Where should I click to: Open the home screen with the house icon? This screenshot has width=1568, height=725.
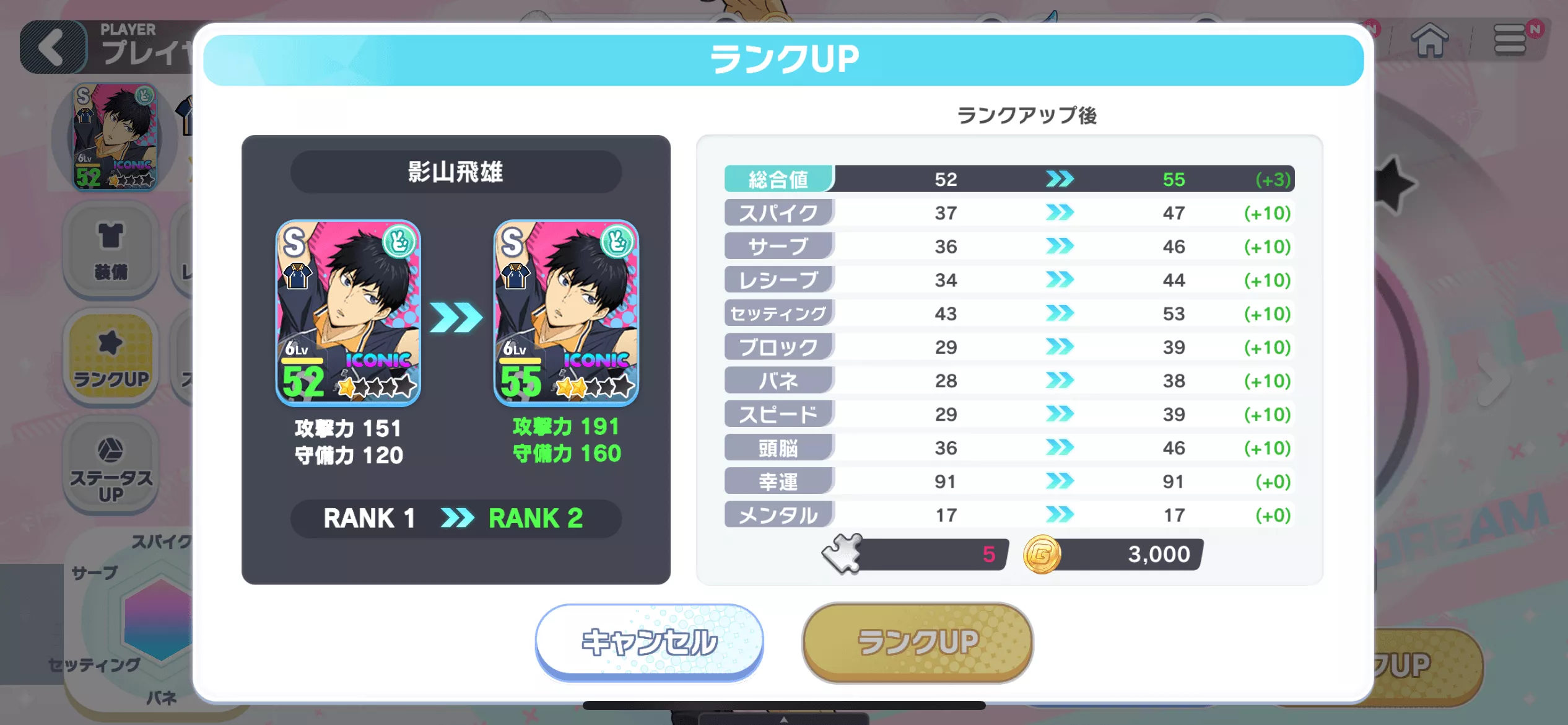[x=1429, y=42]
